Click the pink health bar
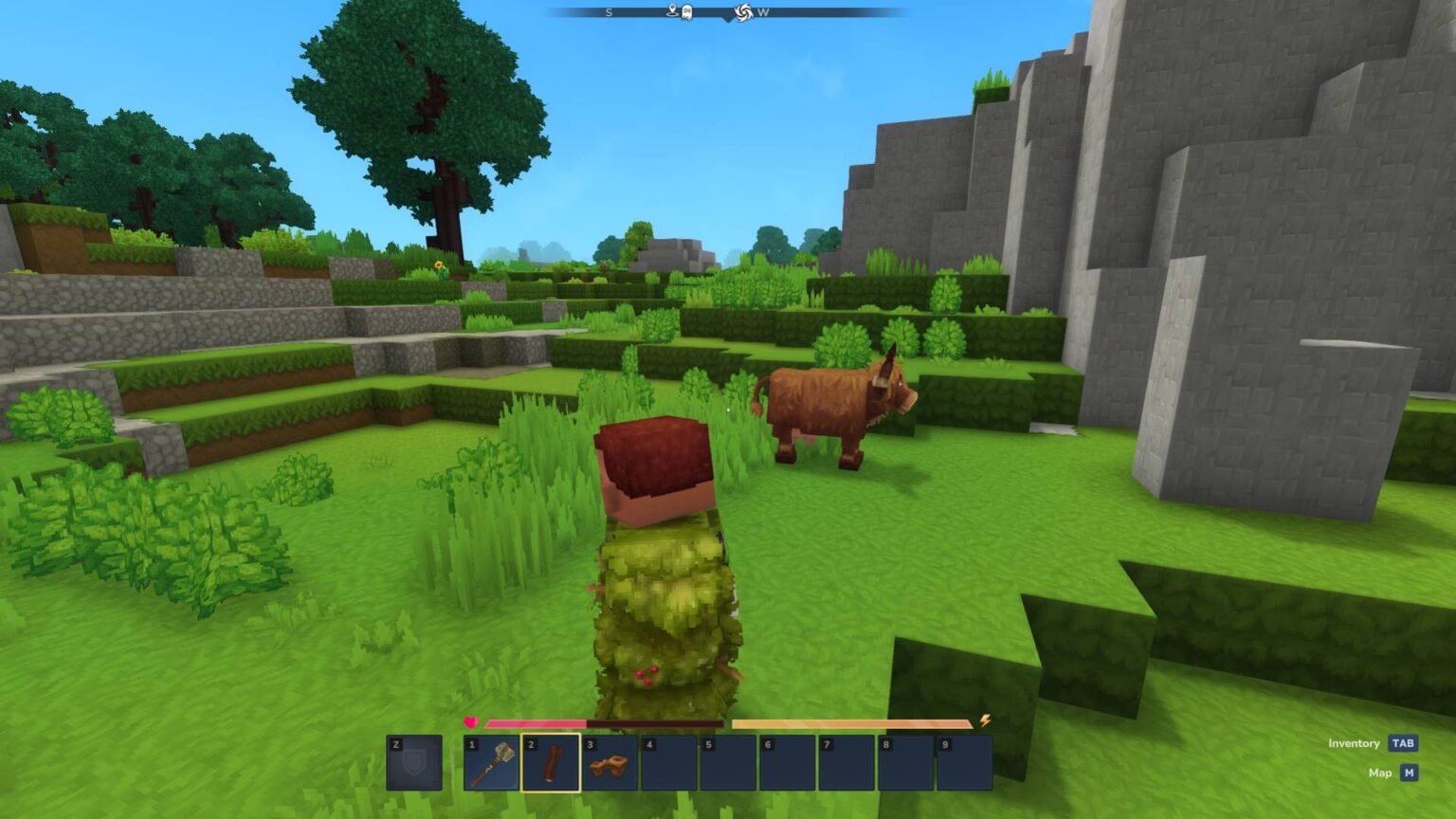1456x819 pixels. pos(535,722)
